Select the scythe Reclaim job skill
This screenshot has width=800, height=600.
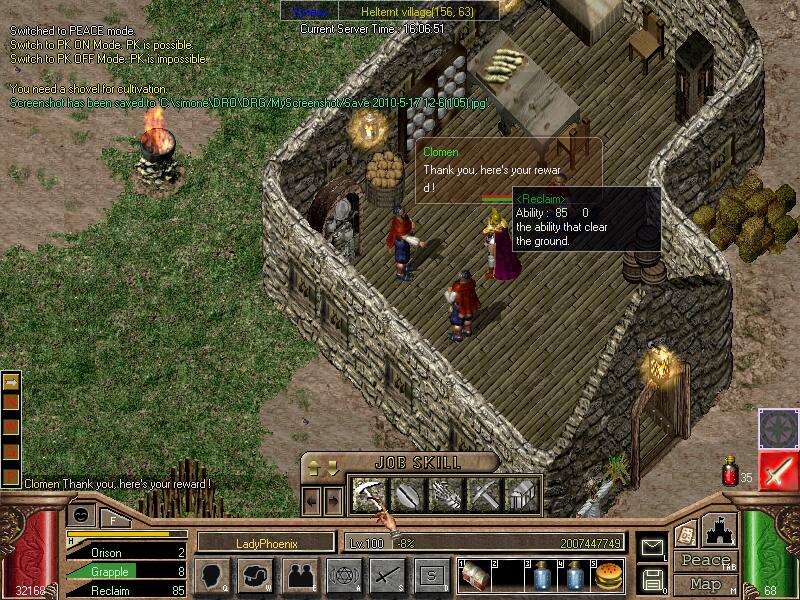click(370, 493)
